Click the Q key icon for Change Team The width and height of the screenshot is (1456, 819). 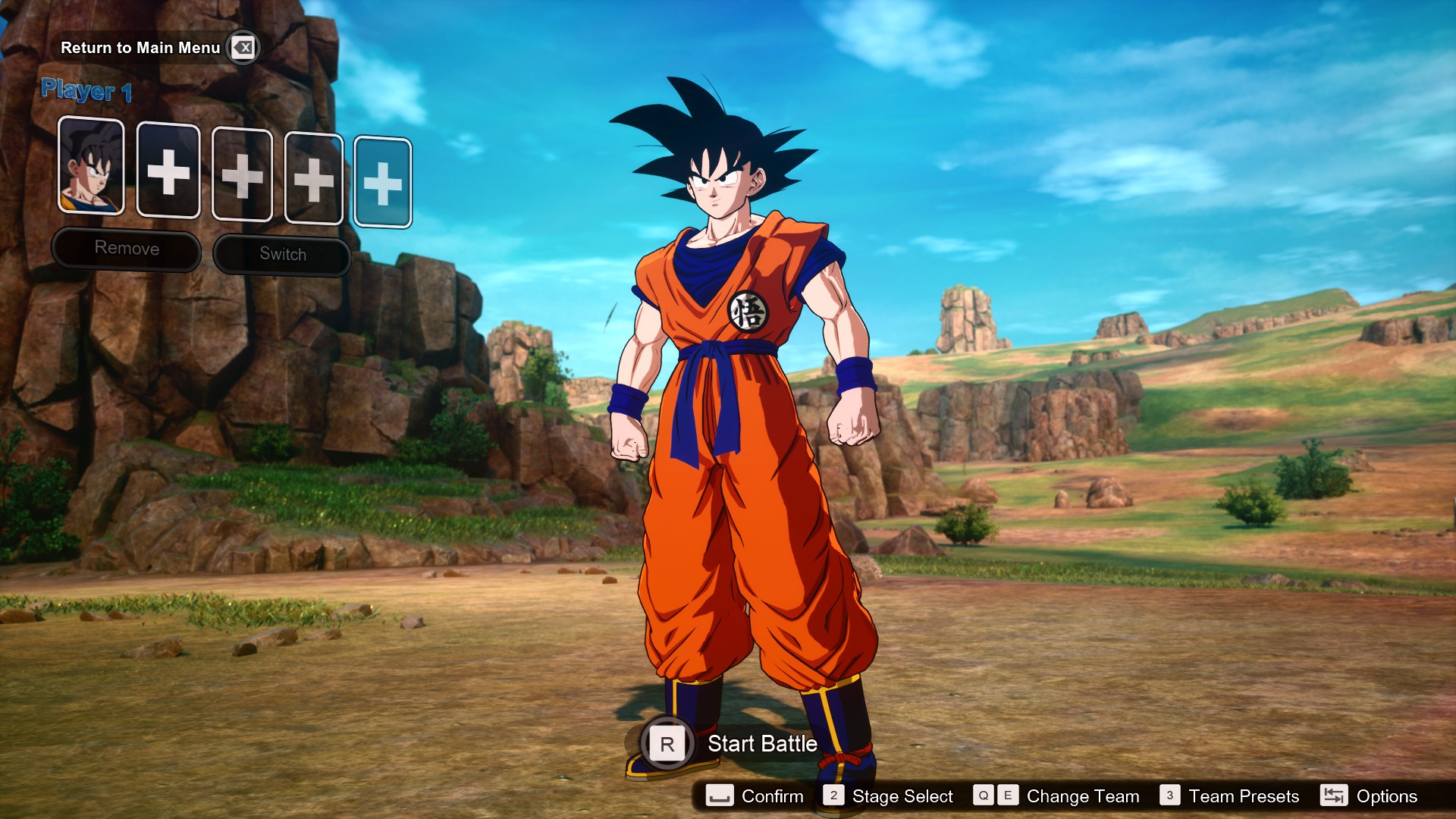983,796
